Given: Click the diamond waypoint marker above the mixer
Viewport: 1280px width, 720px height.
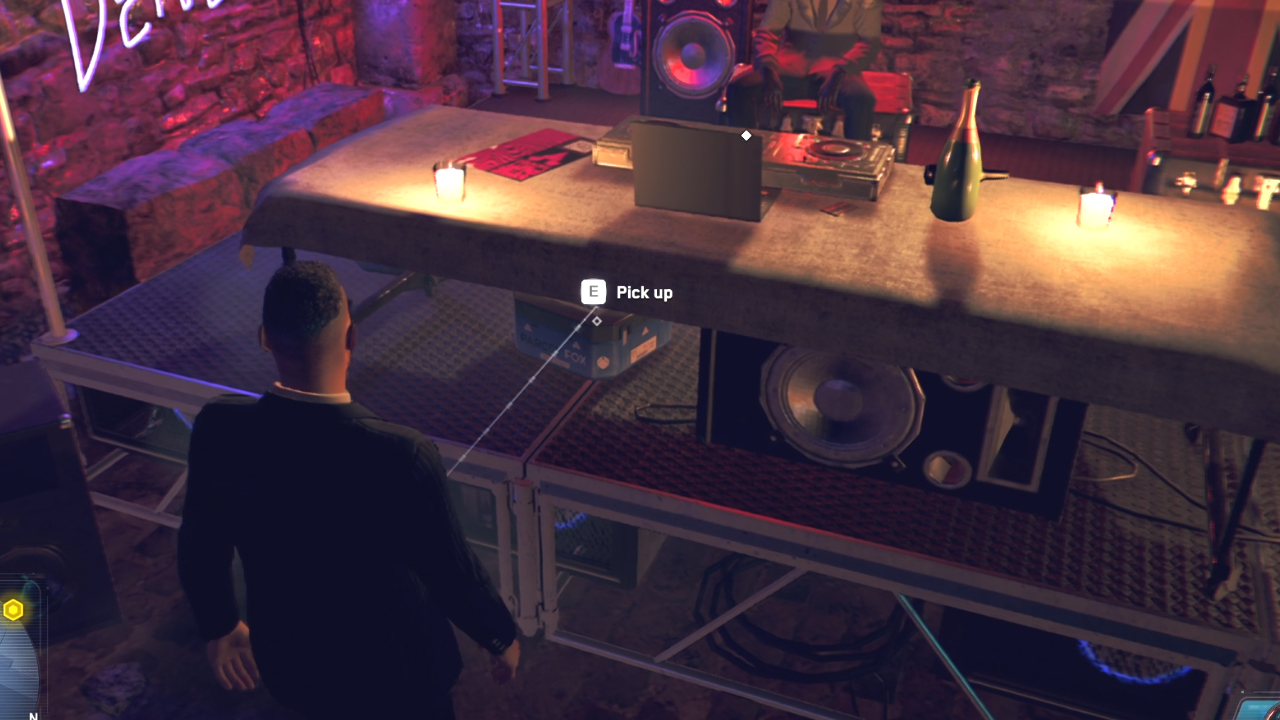Looking at the screenshot, I should coord(745,135).
